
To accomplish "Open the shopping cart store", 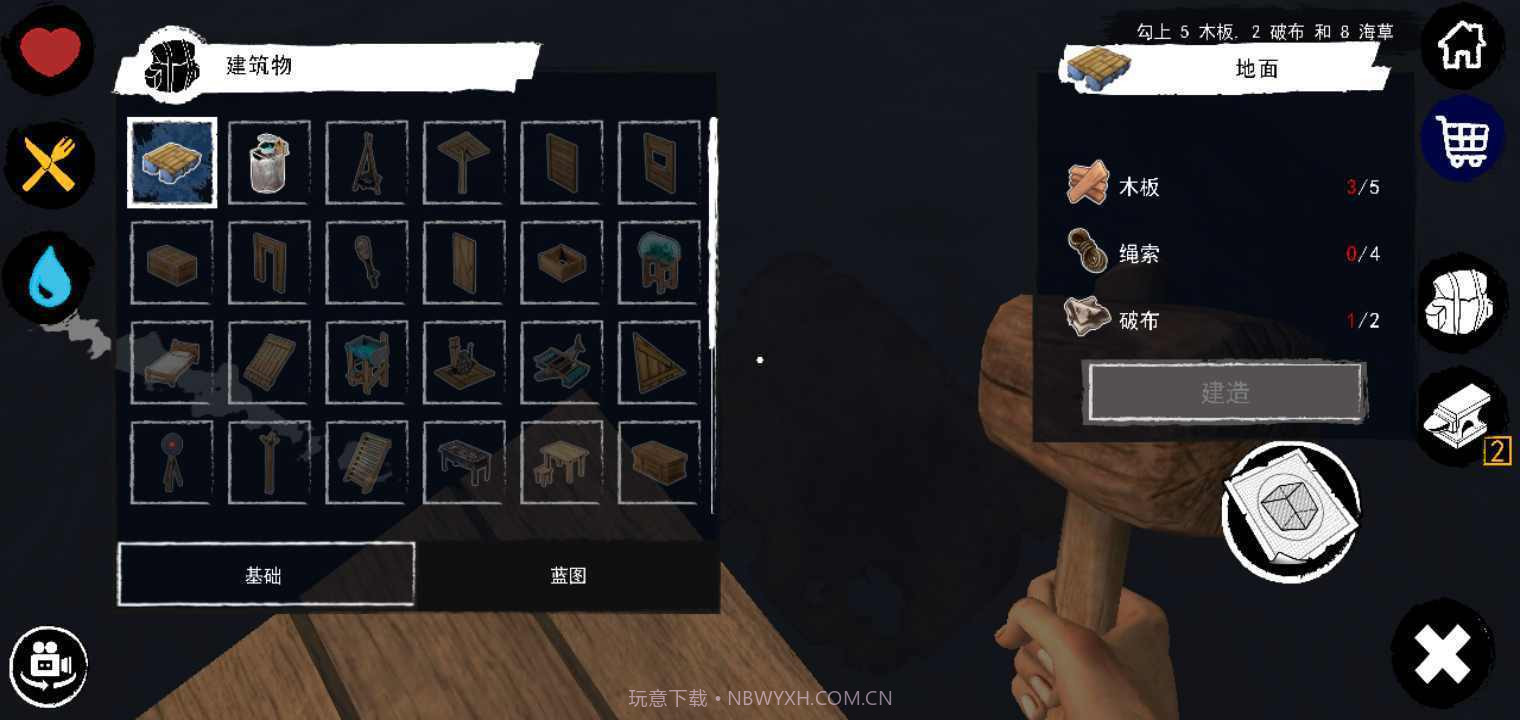I will tap(1462, 140).
